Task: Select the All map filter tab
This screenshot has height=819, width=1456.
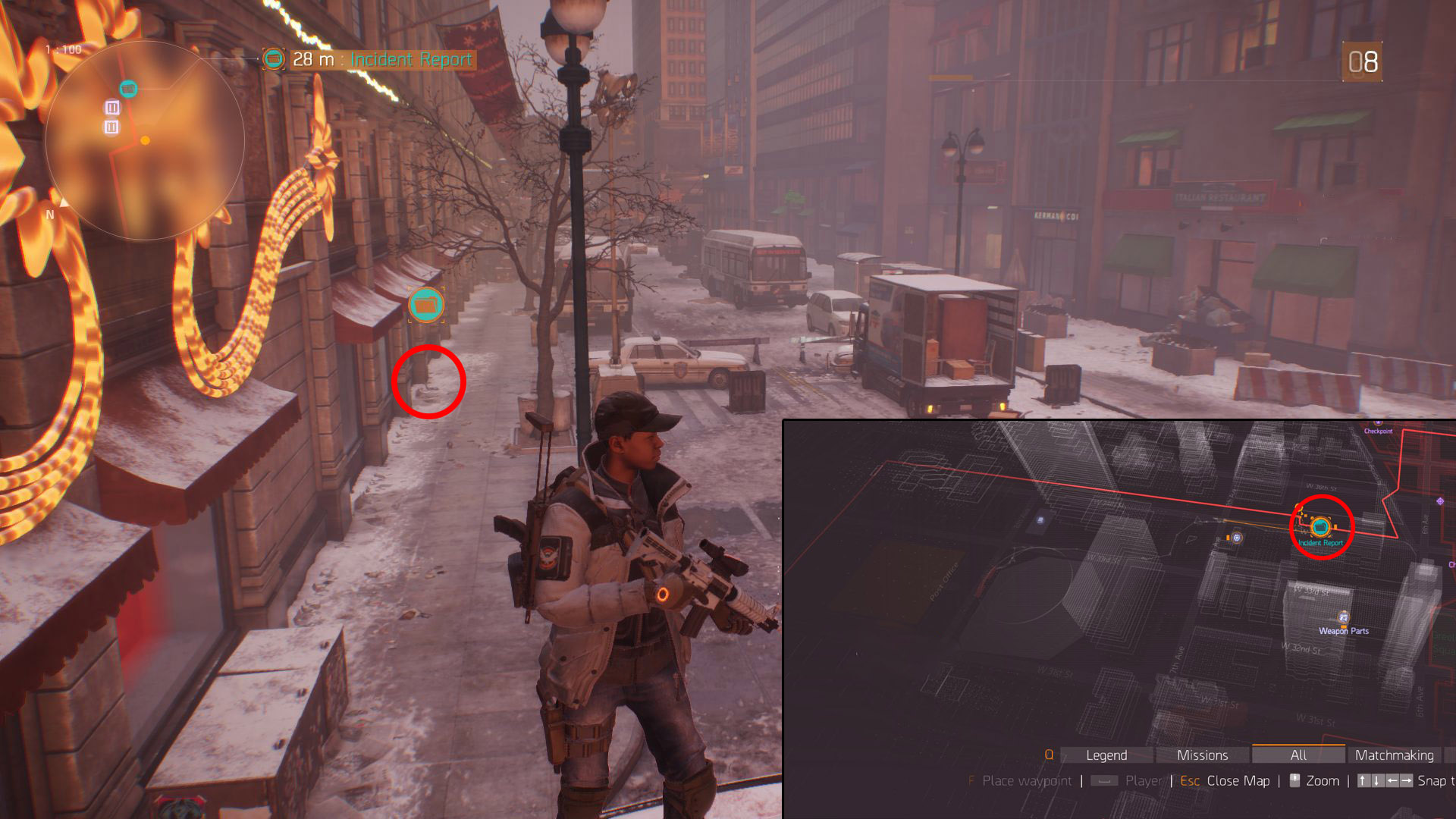Action: pos(1298,755)
